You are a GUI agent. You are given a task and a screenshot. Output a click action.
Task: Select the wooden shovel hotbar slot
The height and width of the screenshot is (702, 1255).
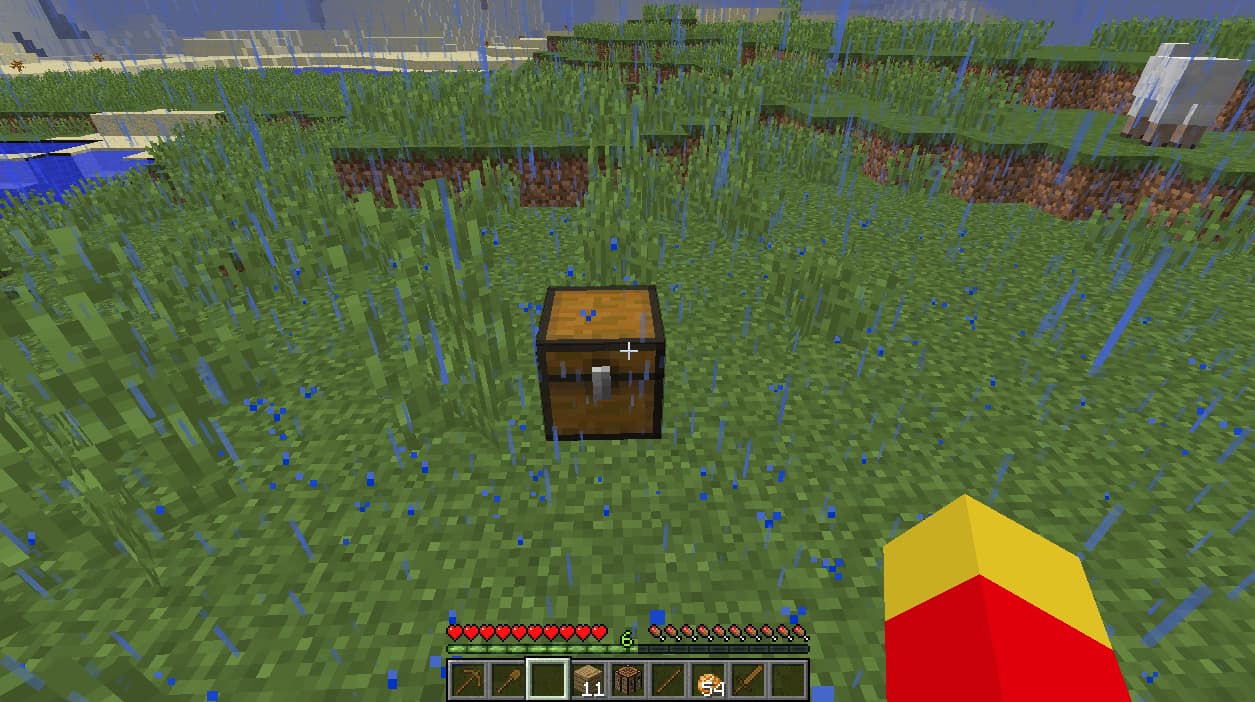point(507,681)
